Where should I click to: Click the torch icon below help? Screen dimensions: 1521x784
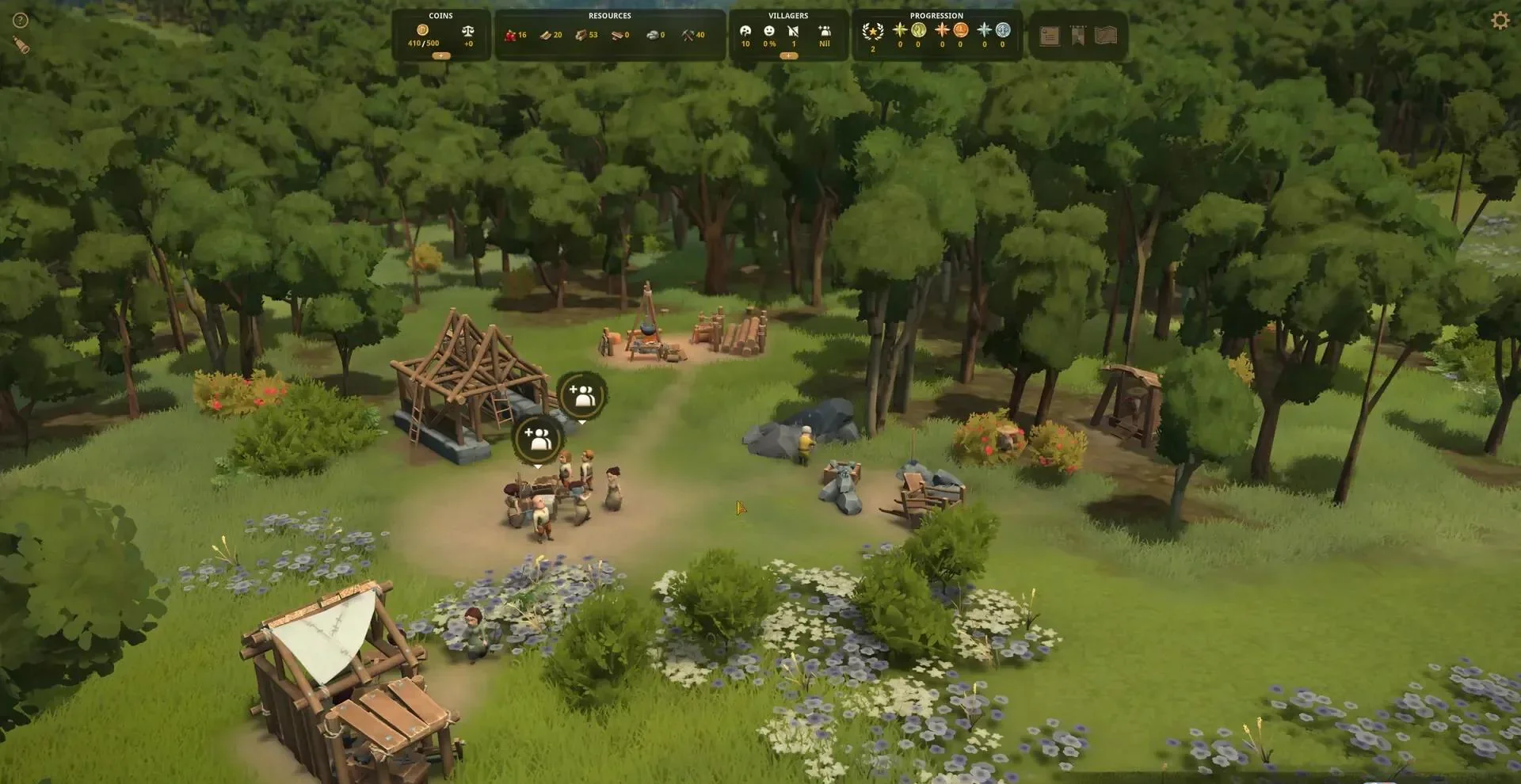click(21, 45)
